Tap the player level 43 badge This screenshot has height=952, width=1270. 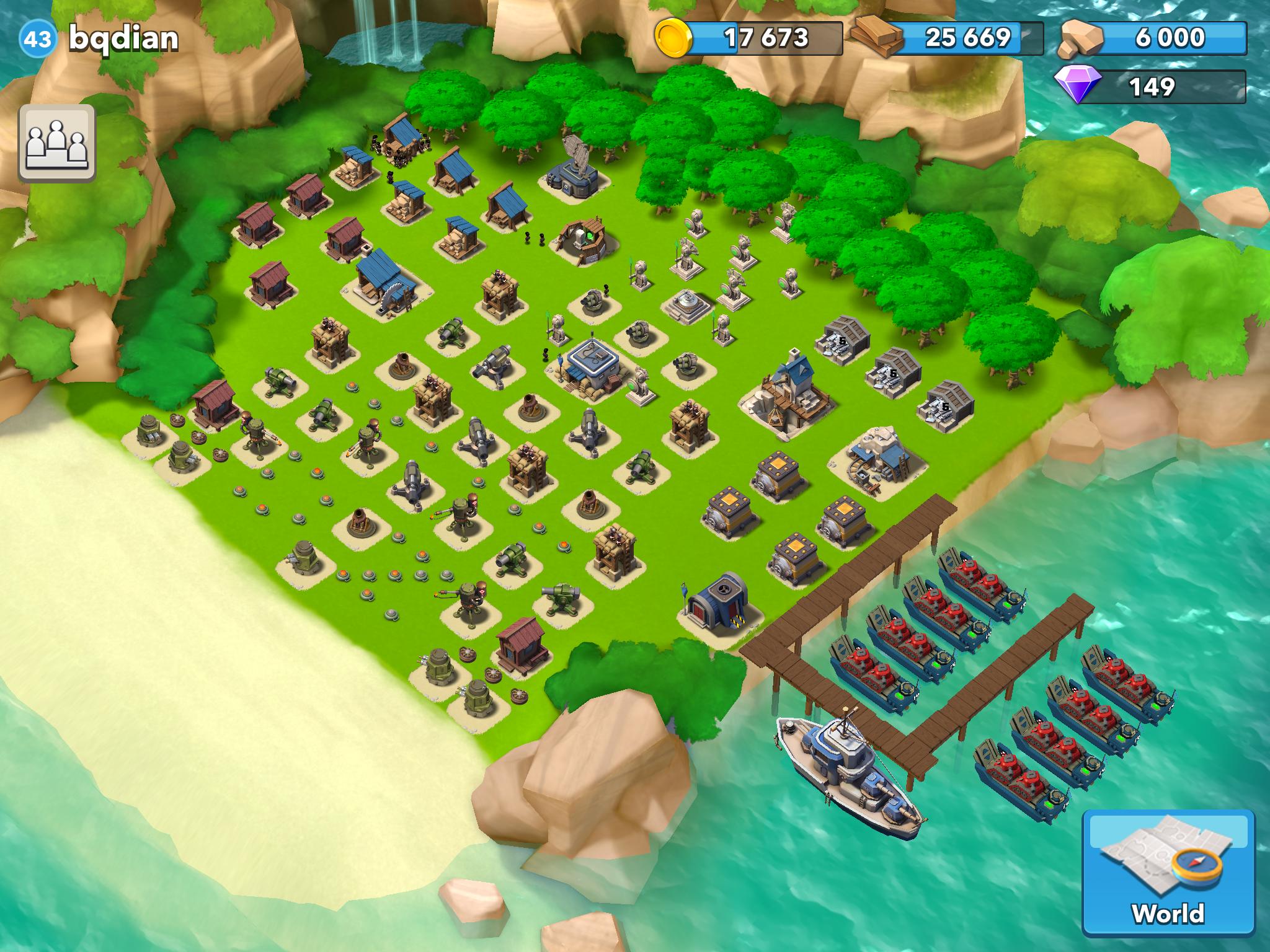38,39
